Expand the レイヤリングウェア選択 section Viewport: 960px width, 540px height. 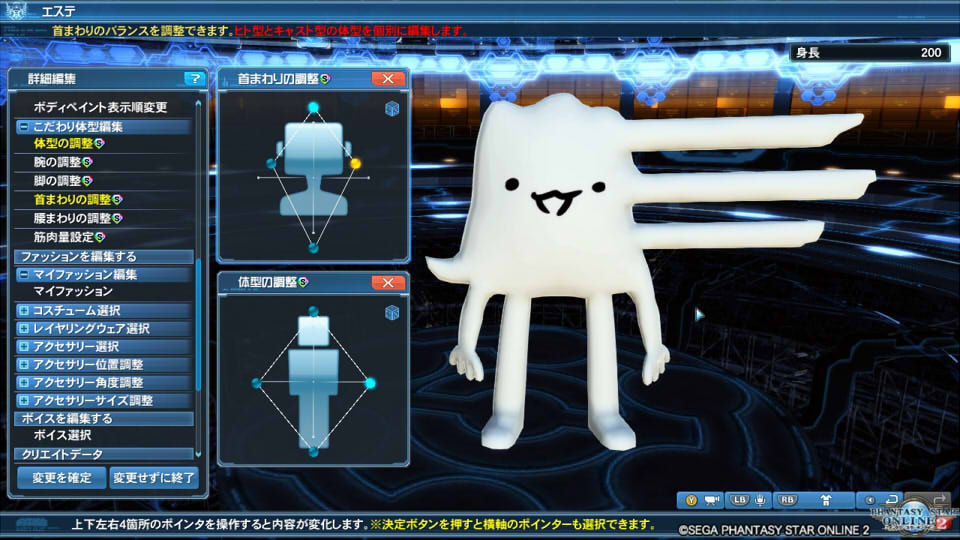click(x=23, y=329)
